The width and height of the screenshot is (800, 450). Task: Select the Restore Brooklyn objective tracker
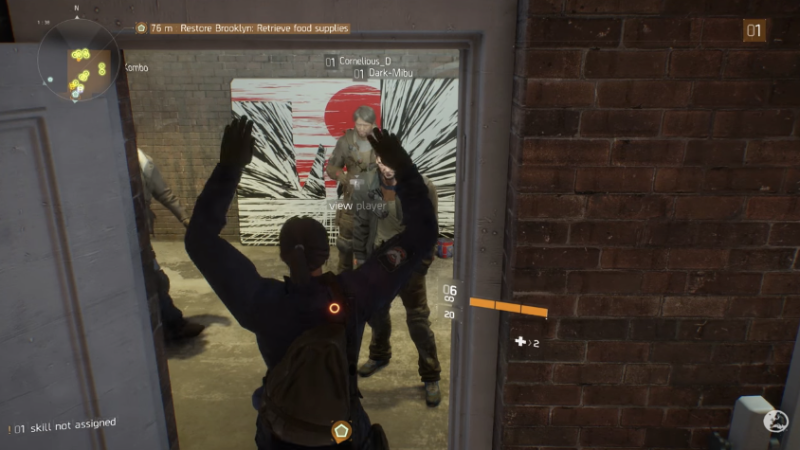[x=249, y=28]
